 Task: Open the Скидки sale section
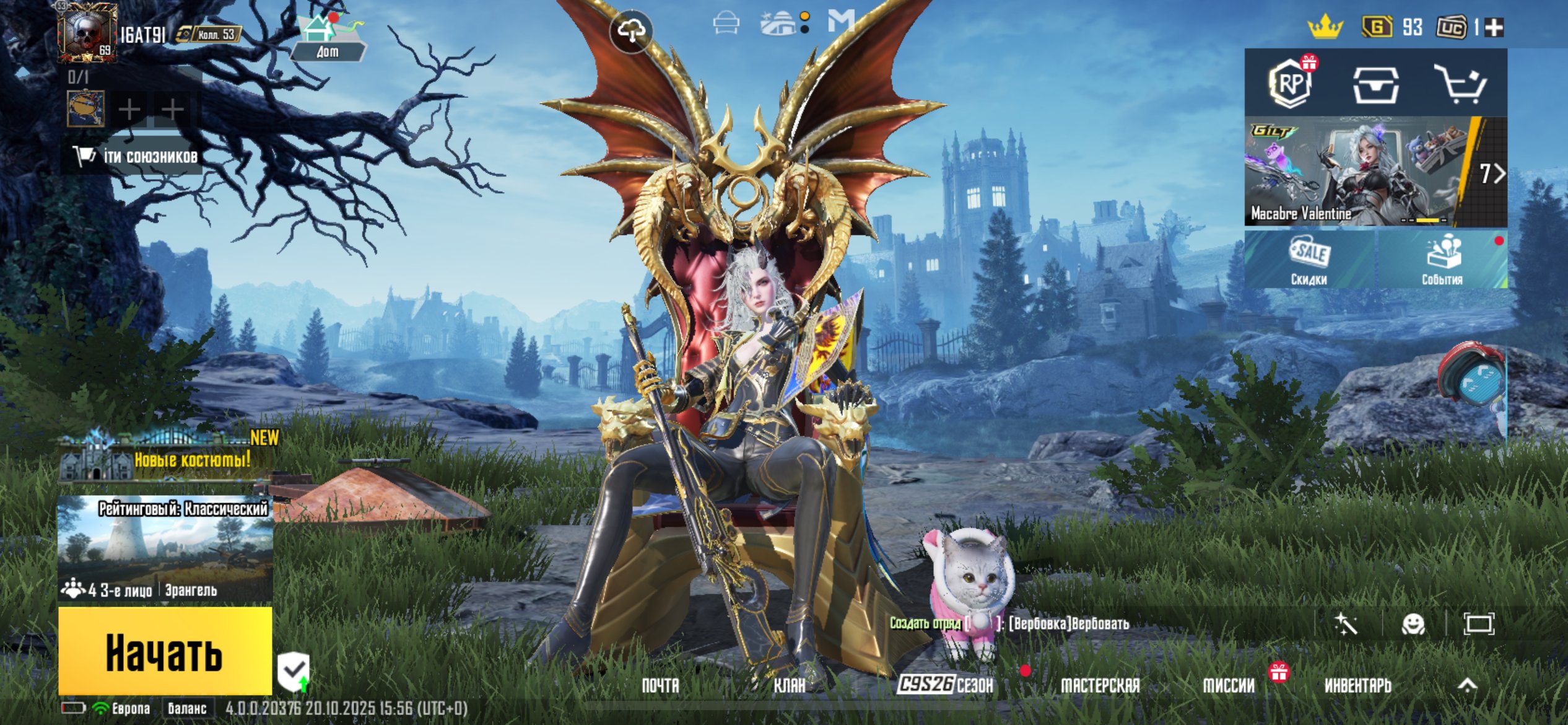(1309, 260)
